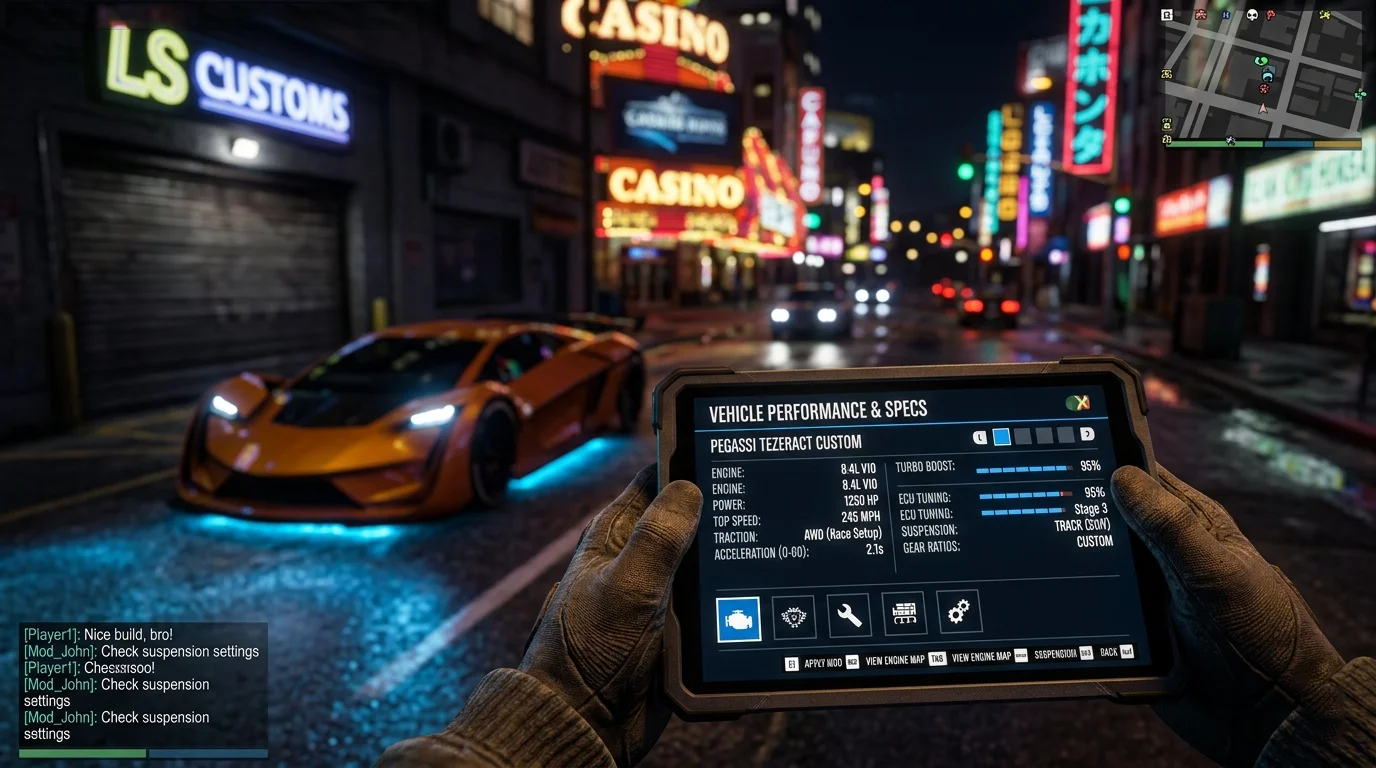The height and width of the screenshot is (768, 1376).
Task: Close the Vehicle Performance & Specs panel
Action: click(1077, 403)
